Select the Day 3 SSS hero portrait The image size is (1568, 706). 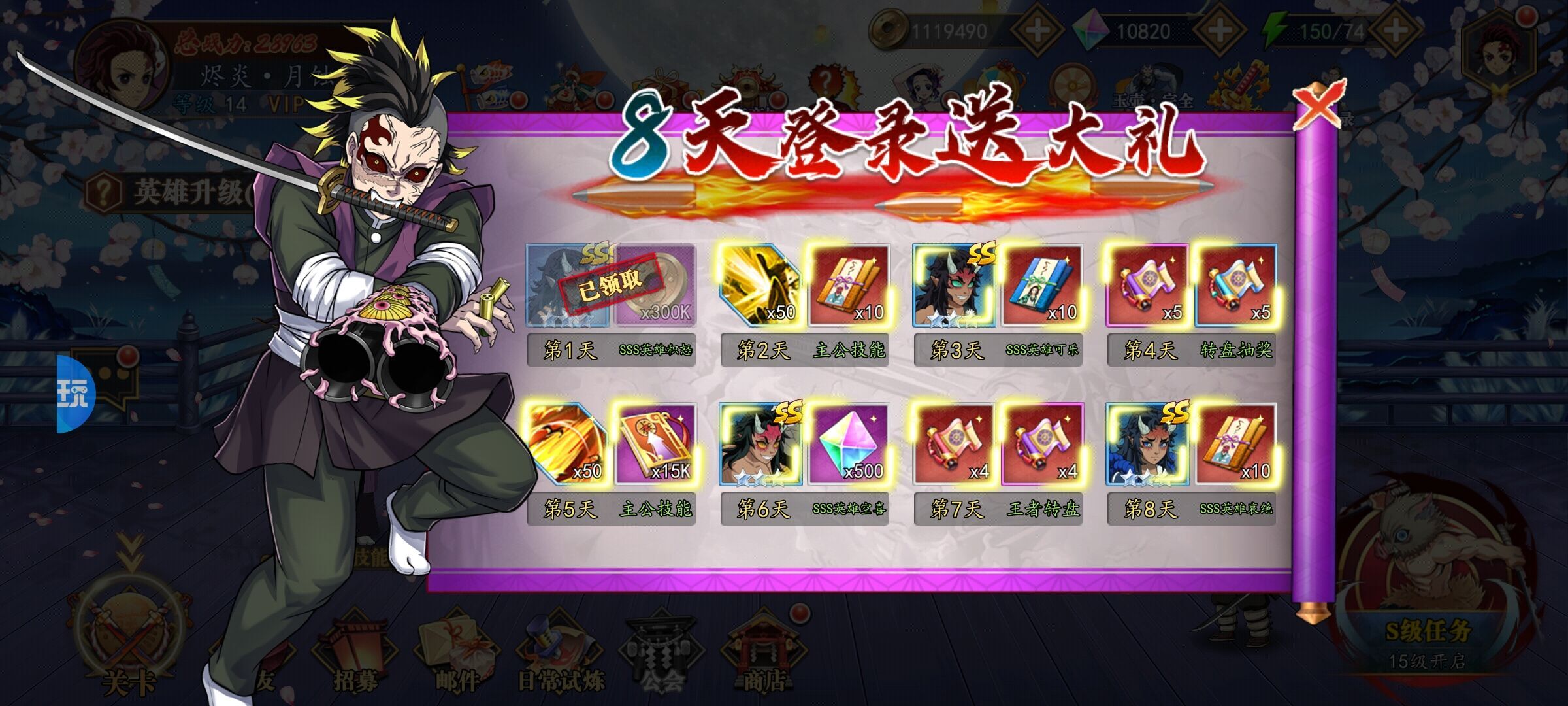click(955, 286)
